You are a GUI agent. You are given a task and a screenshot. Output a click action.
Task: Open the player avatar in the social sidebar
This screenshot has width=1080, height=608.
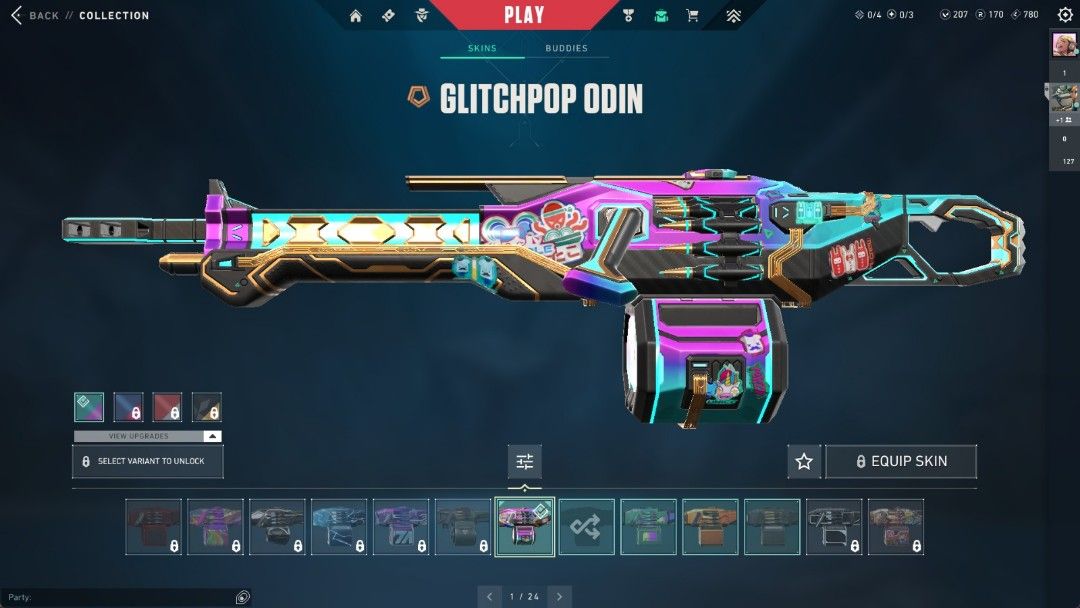pyautogui.click(x=1063, y=45)
